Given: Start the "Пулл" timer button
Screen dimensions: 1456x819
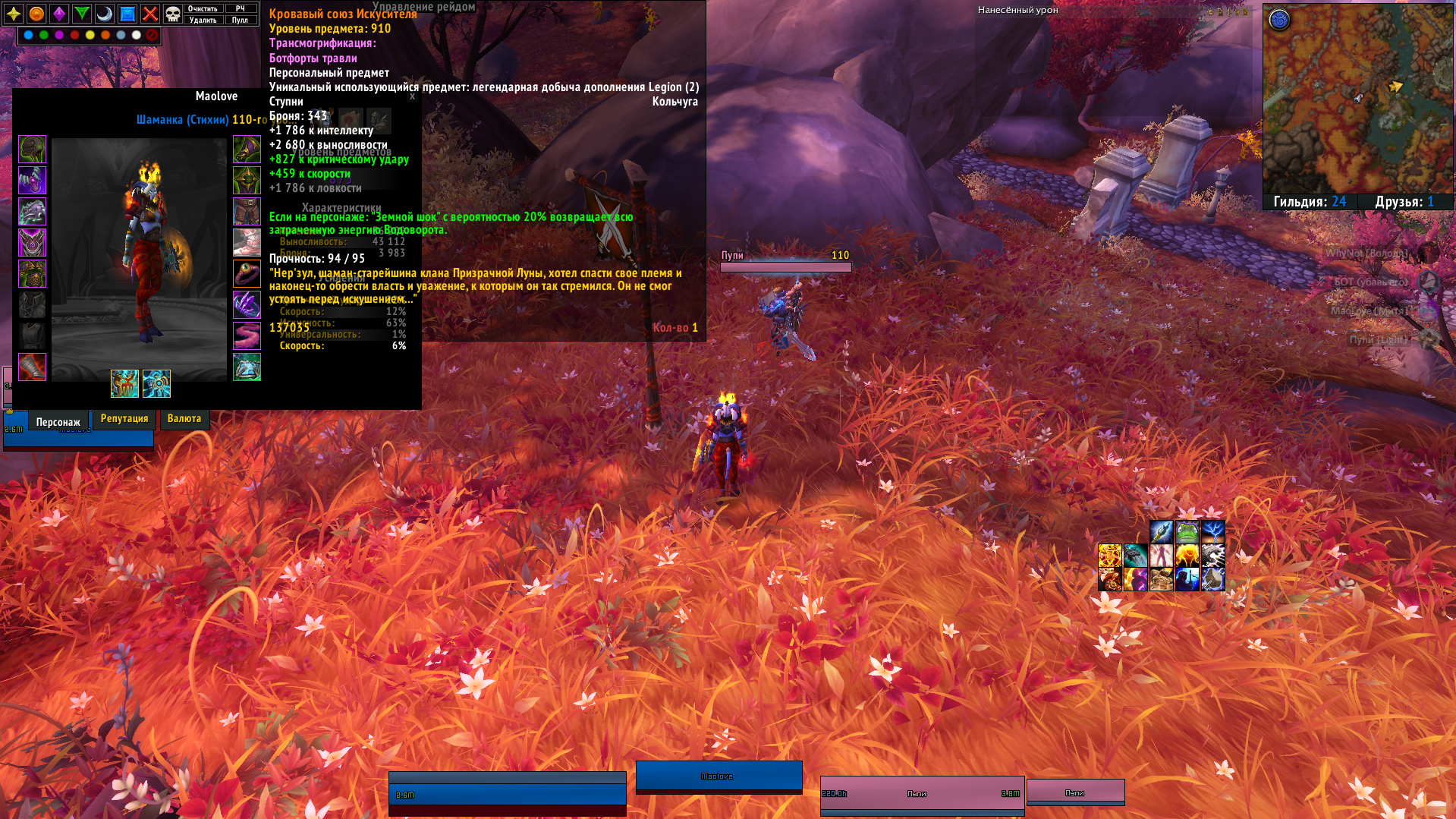Looking at the screenshot, I should pyautogui.click(x=241, y=20).
